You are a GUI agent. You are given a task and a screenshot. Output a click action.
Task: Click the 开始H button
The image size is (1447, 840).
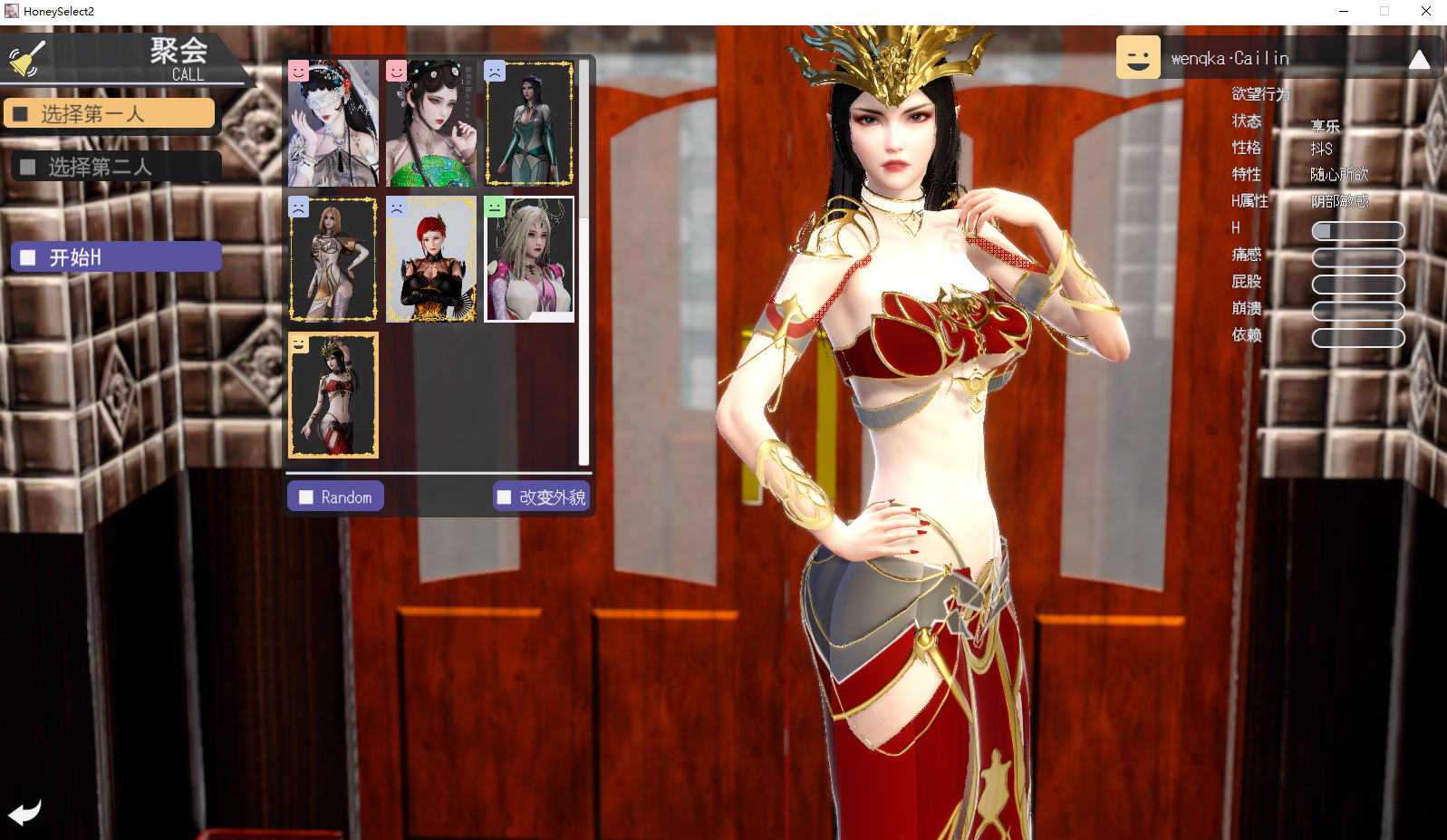(116, 257)
